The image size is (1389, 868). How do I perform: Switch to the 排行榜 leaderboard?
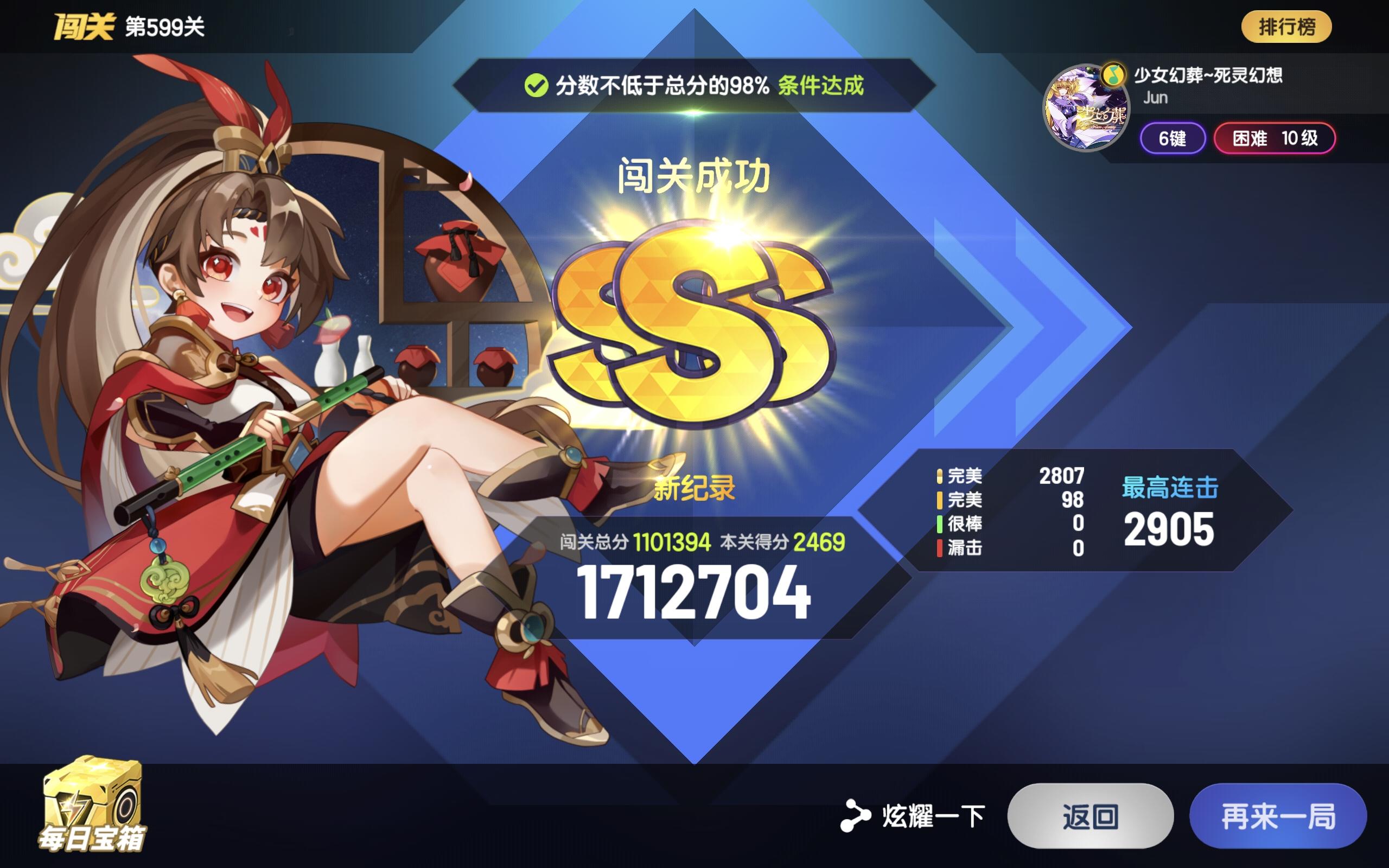[1286, 26]
